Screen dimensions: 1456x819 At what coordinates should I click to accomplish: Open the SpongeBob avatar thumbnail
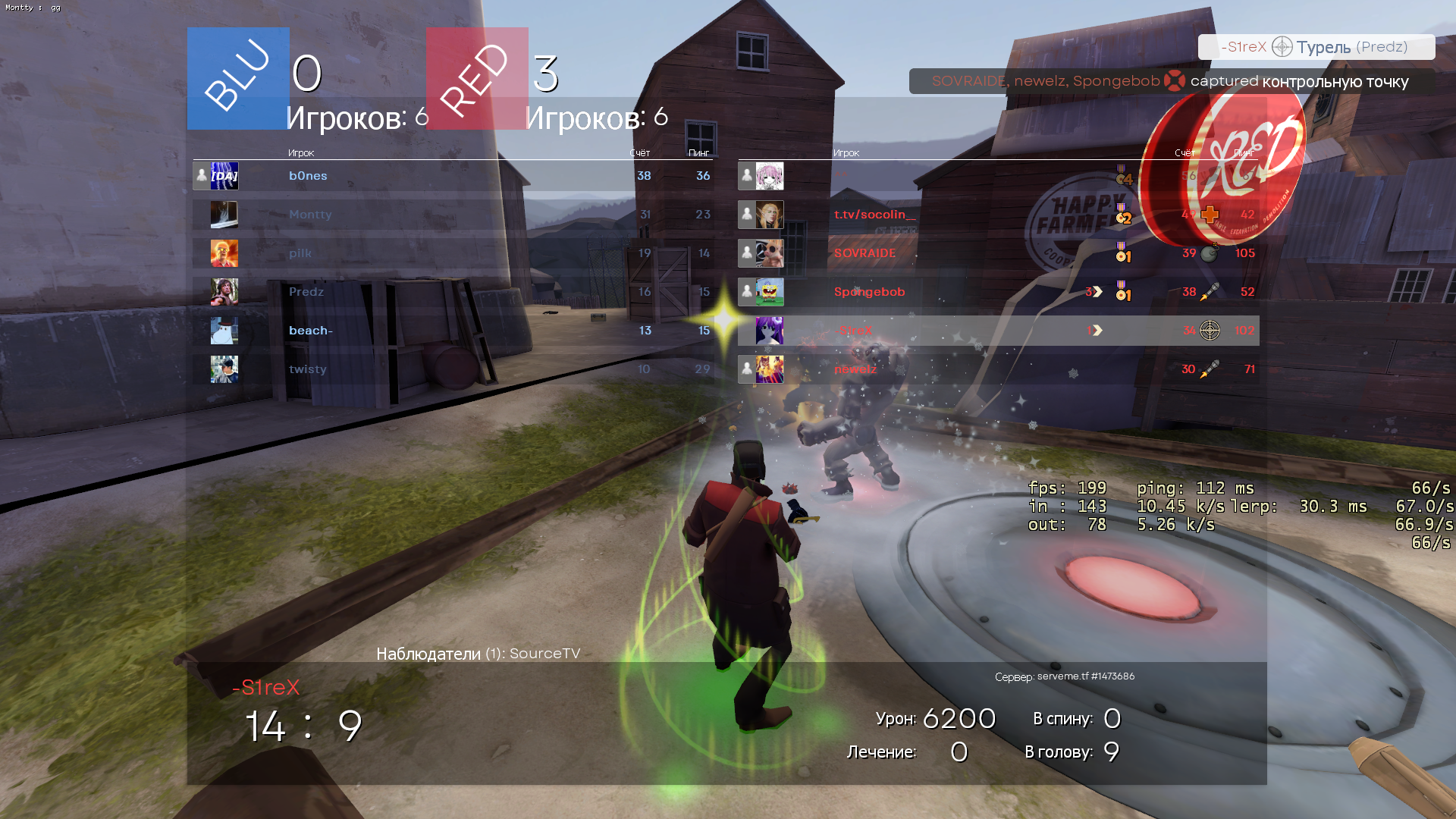770,292
